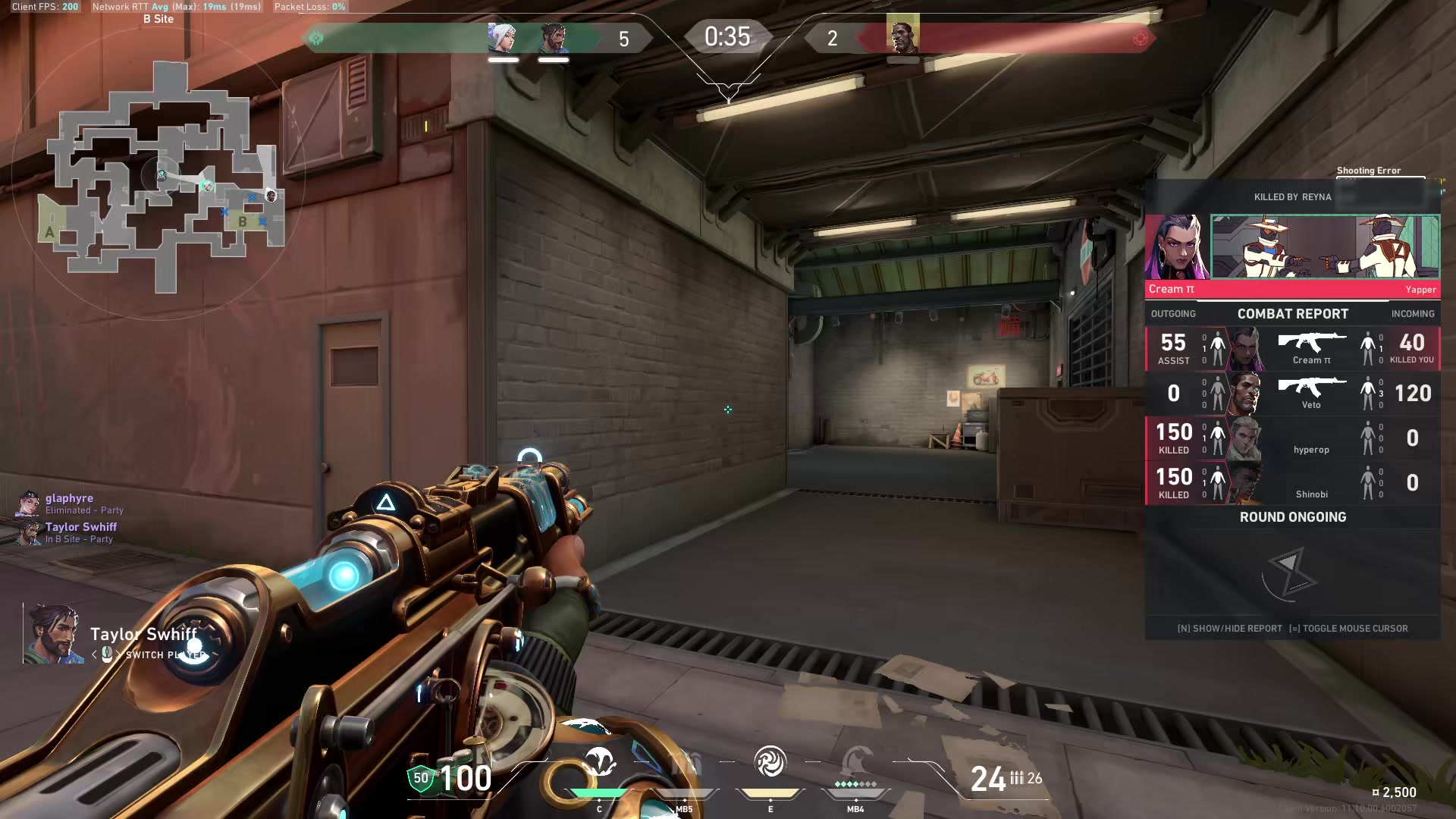Activate the leftmost ability icon
This screenshot has width=1456, height=819.
point(599,762)
